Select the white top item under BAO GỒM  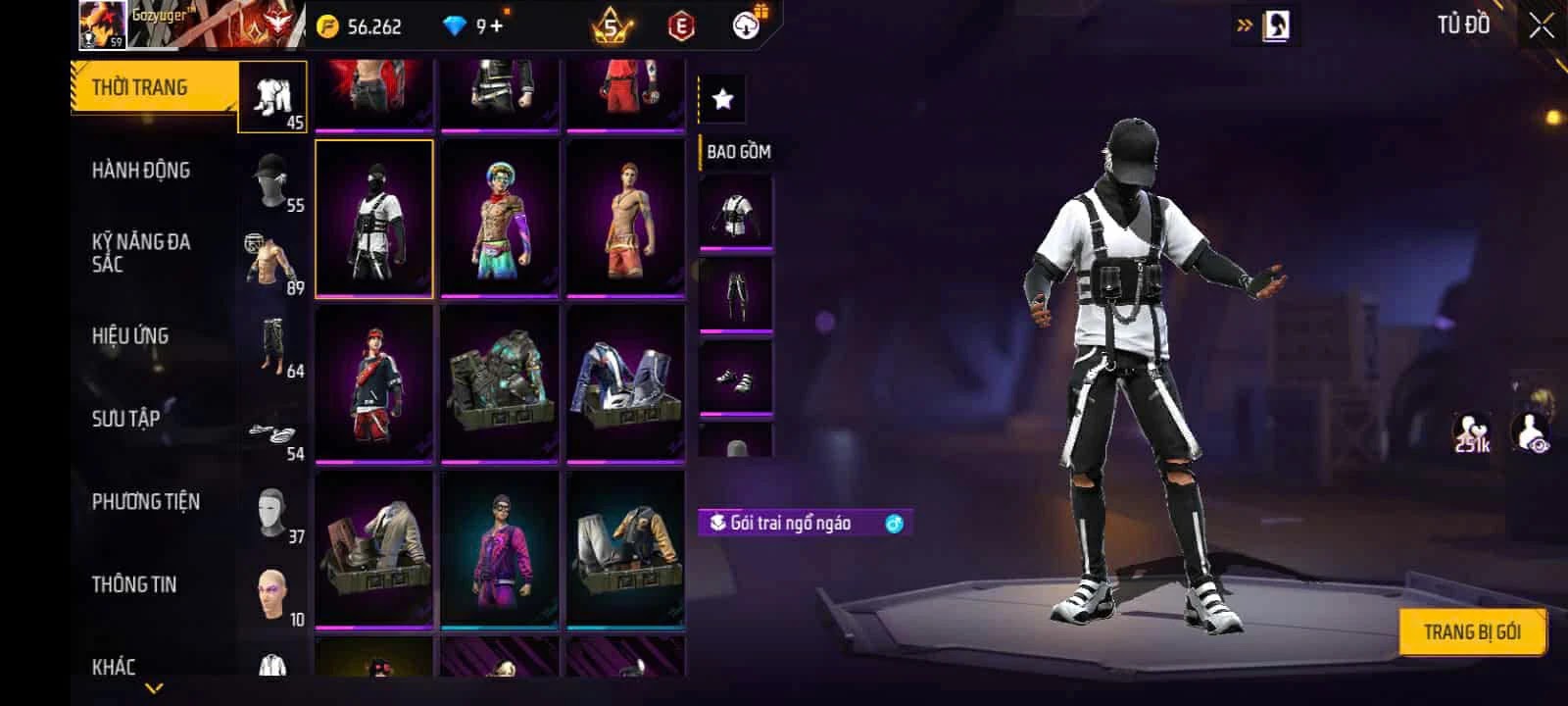pos(736,213)
